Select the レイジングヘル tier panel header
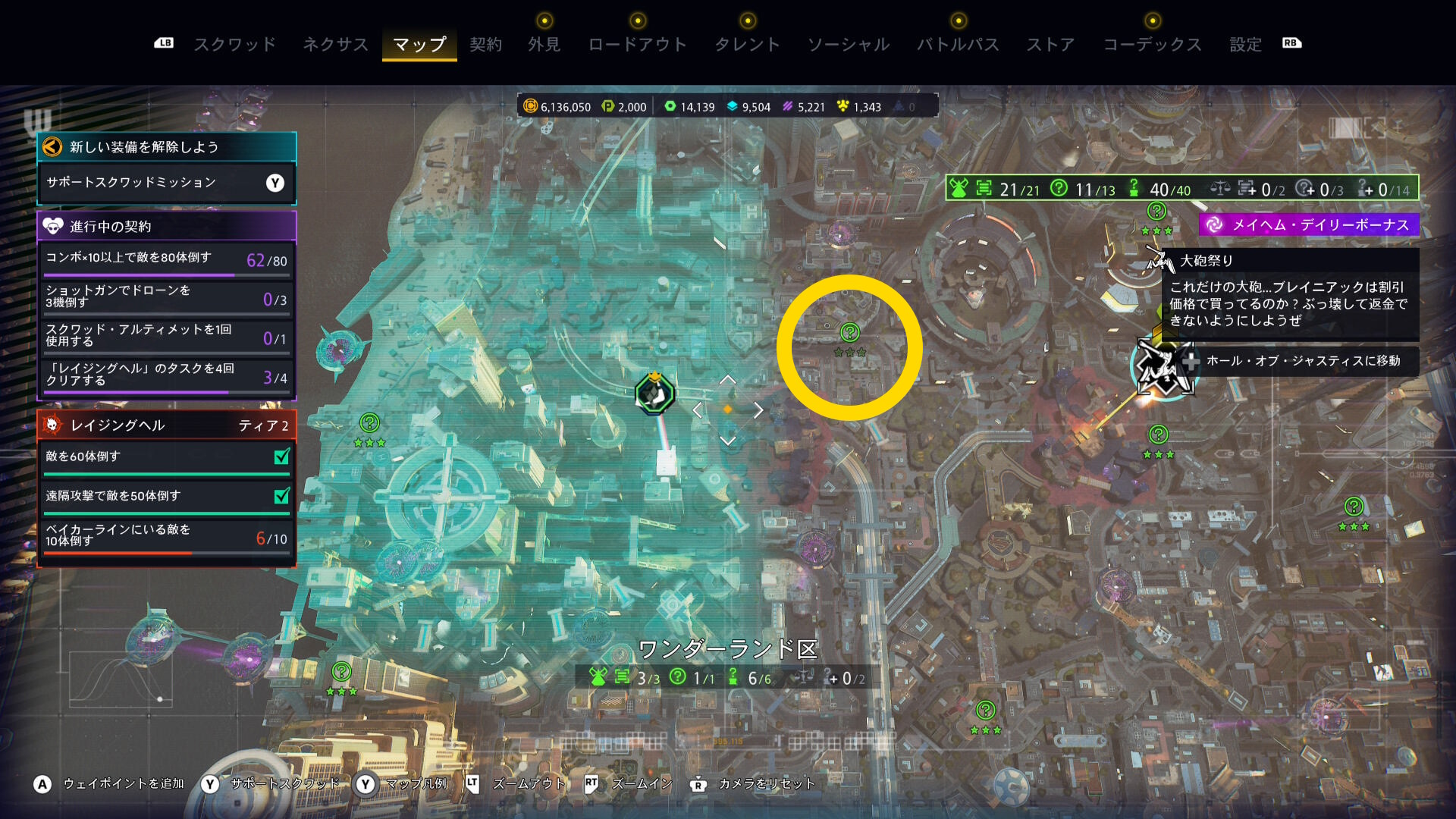Image resolution: width=1456 pixels, height=819 pixels. click(x=166, y=425)
